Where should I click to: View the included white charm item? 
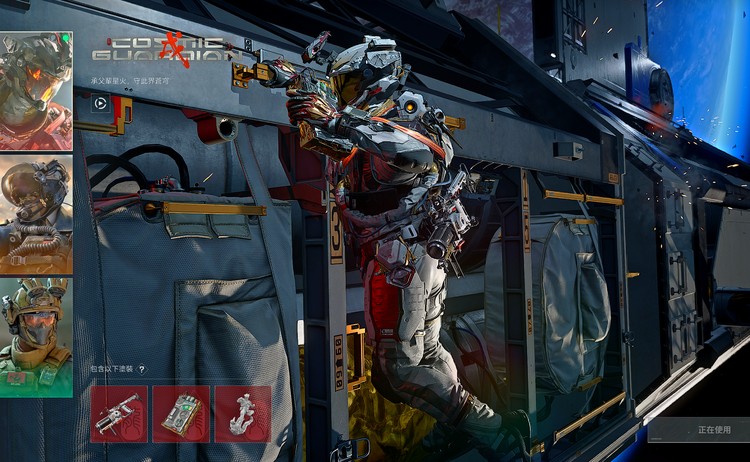tap(243, 414)
